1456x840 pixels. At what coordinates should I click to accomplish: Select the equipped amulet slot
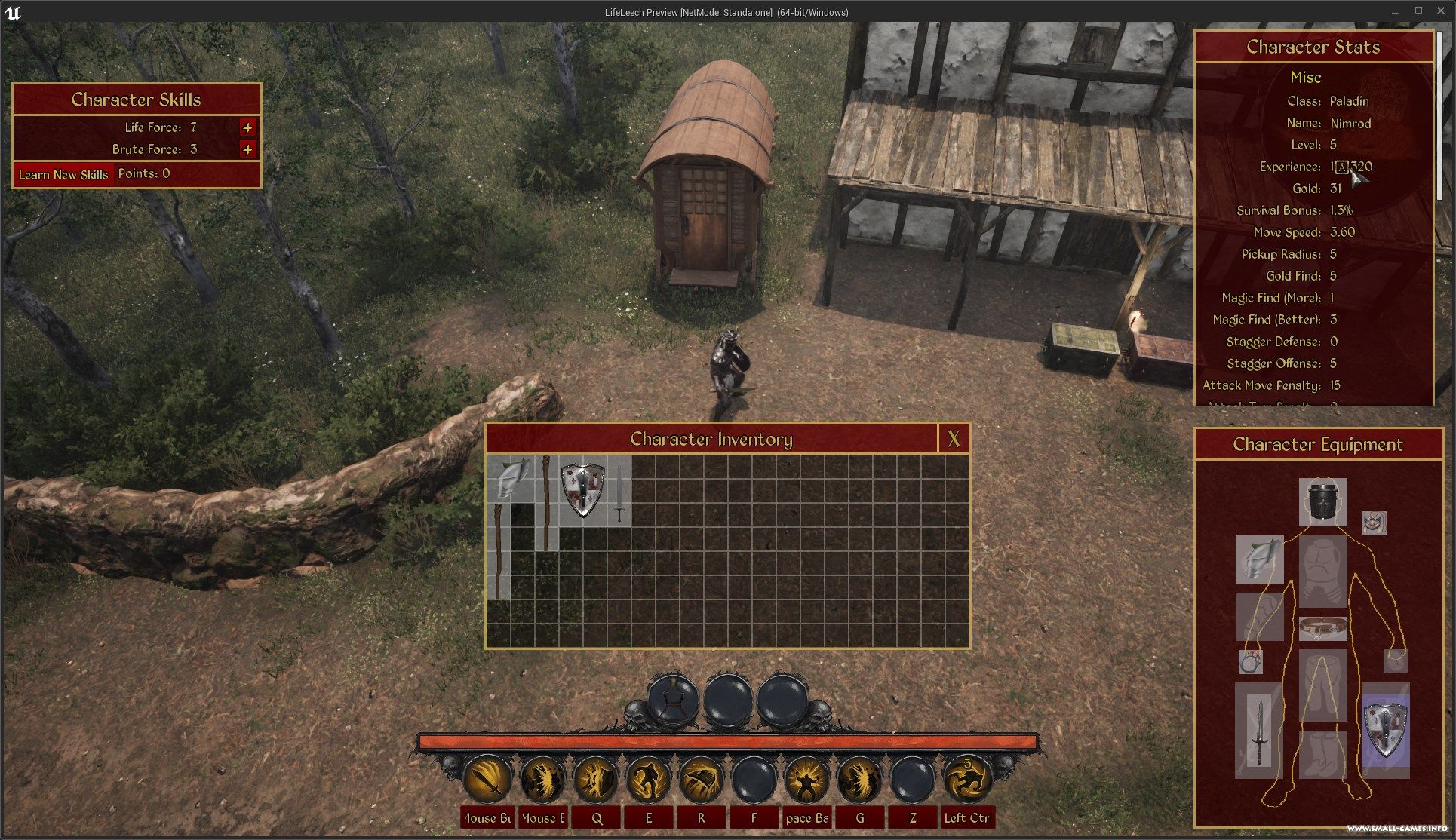[x=1374, y=523]
